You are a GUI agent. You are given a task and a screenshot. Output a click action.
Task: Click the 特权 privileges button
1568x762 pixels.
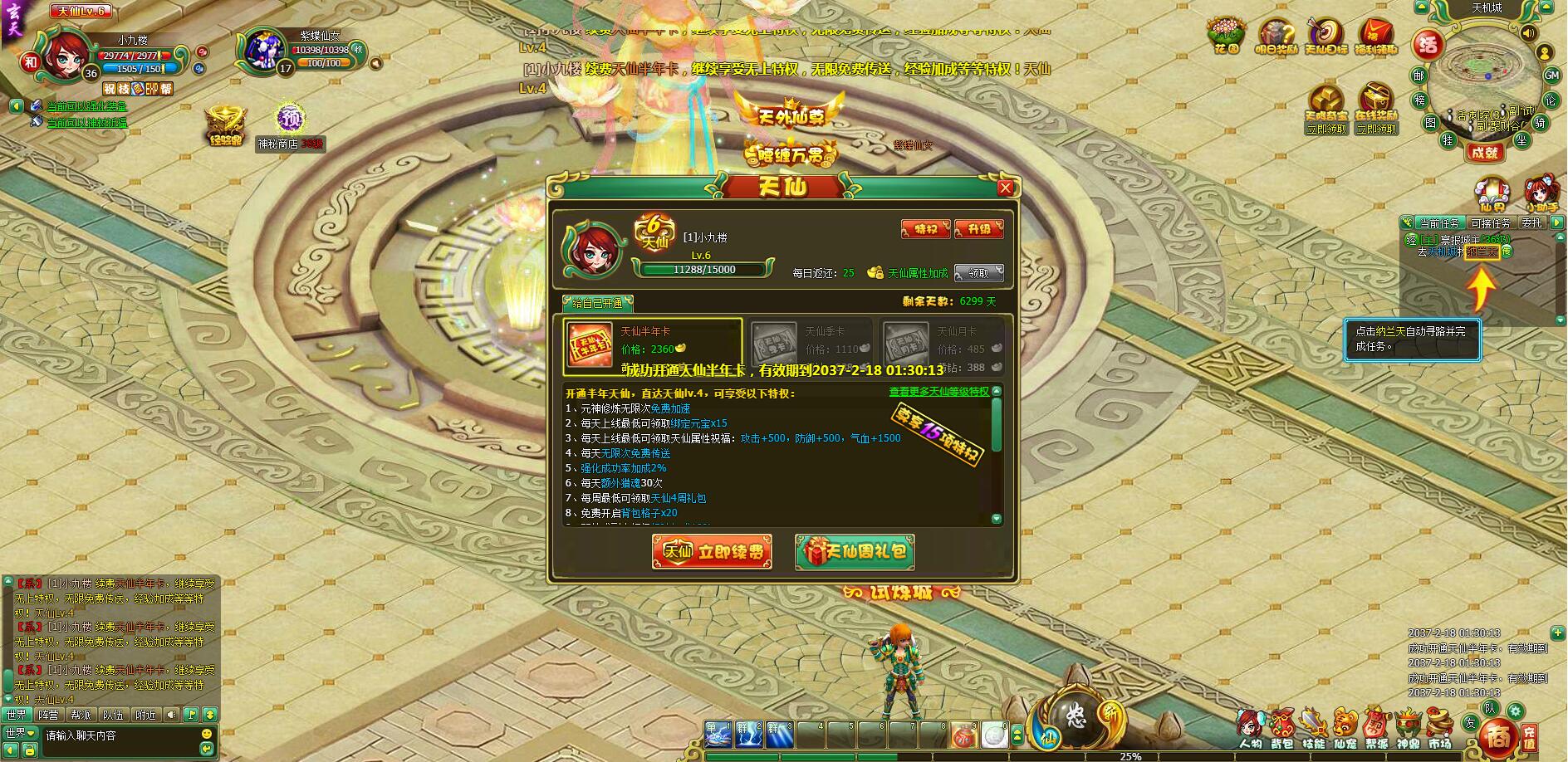point(925,229)
